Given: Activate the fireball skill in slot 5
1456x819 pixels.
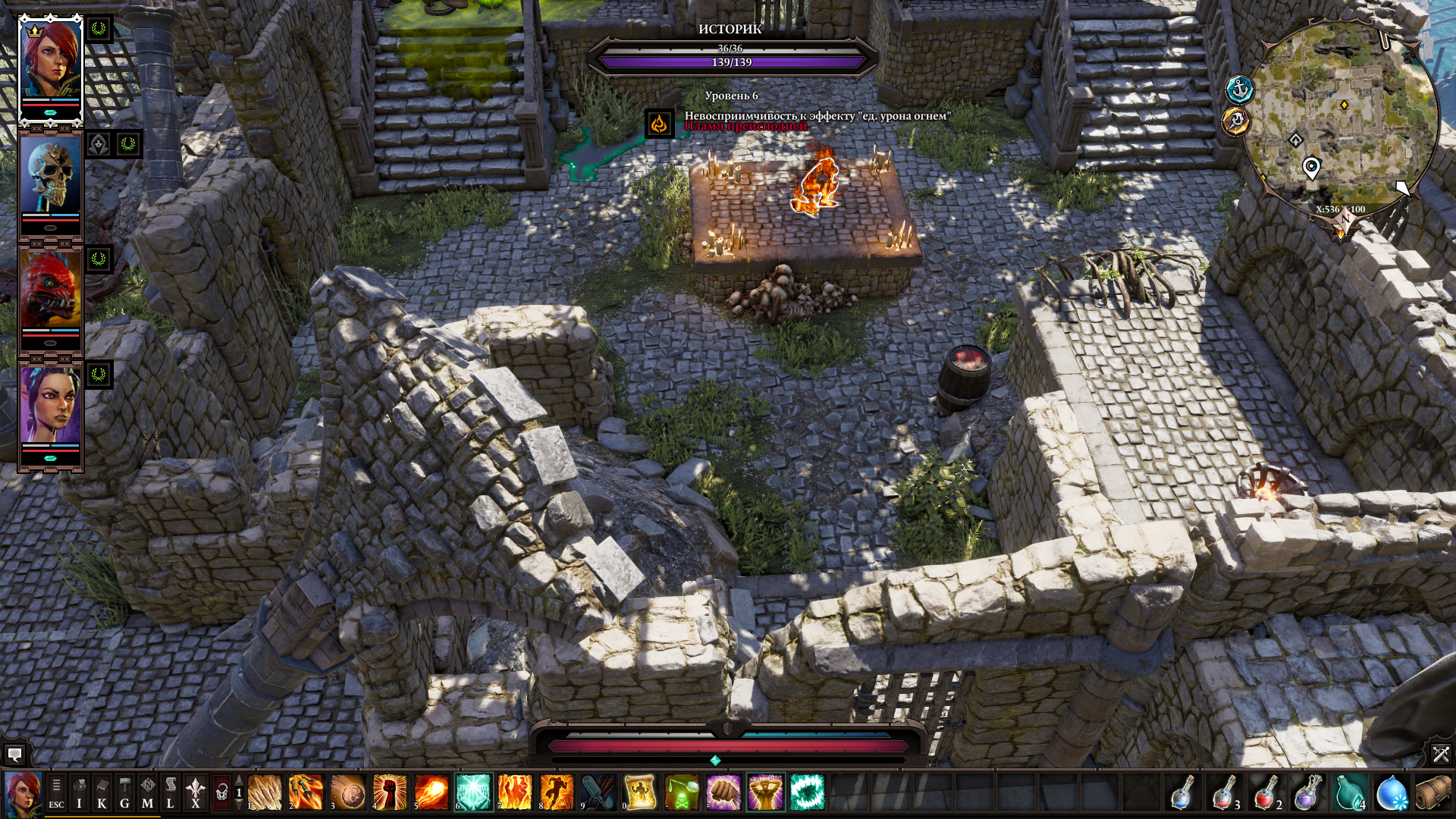Looking at the screenshot, I should click(x=431, y=793).
